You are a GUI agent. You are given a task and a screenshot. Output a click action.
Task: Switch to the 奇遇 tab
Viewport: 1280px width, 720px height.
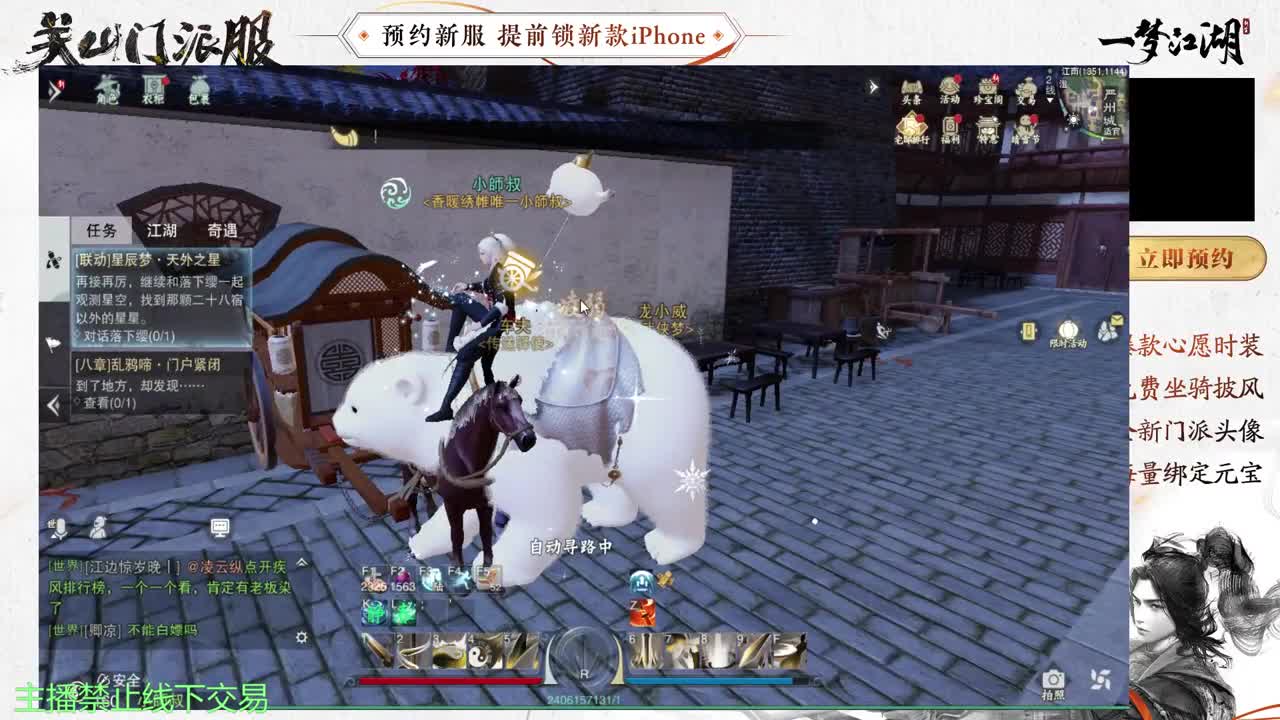point(222,231)
